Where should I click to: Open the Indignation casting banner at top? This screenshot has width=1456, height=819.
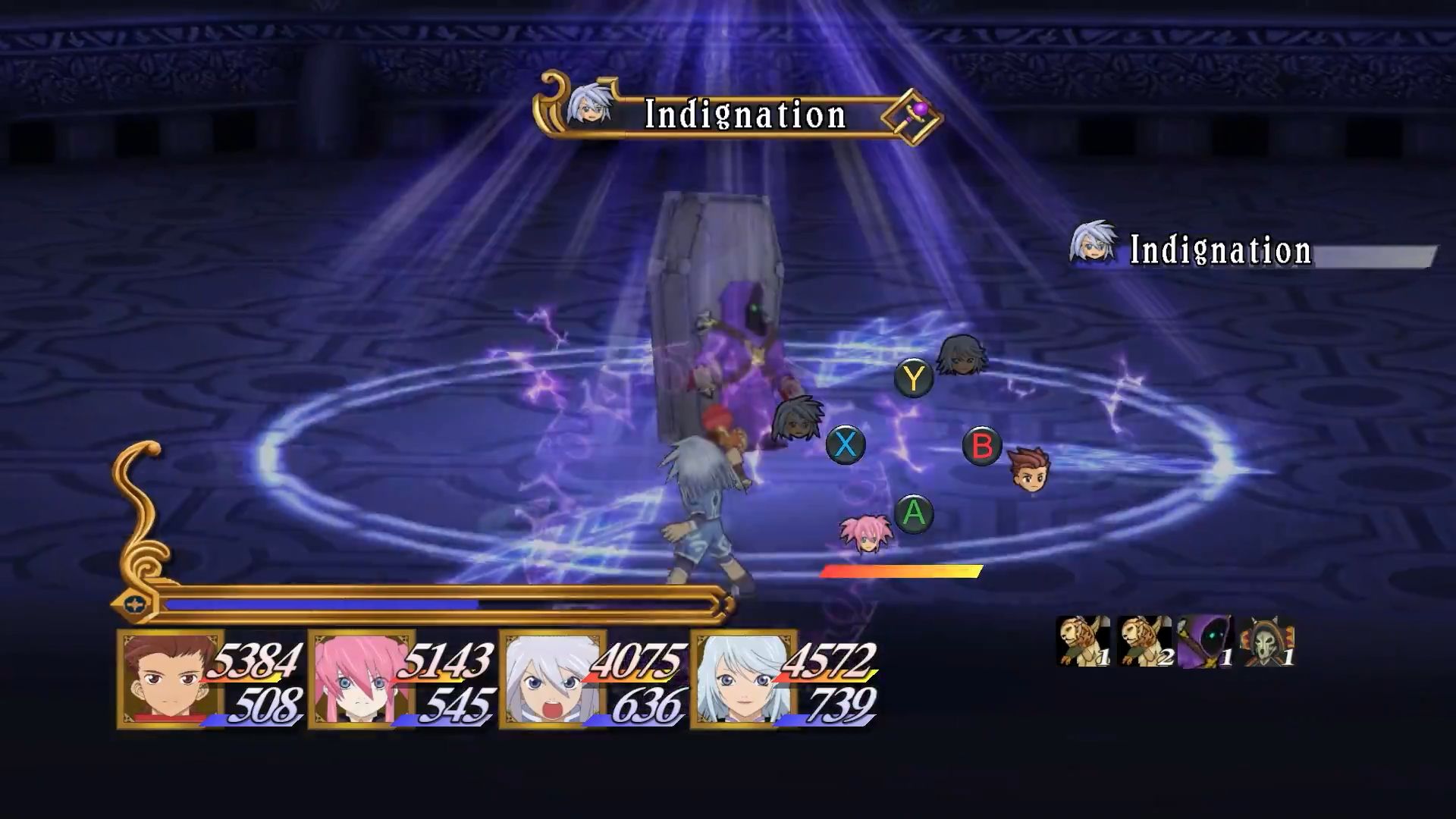click(742, 114)
